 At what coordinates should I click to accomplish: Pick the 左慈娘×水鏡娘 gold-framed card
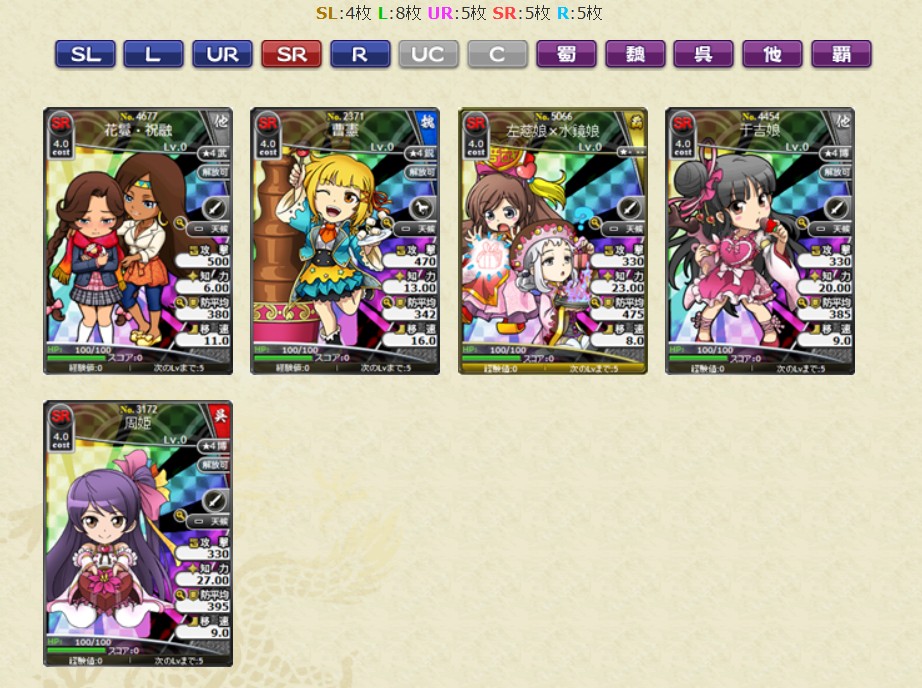(x=553, y=241)
